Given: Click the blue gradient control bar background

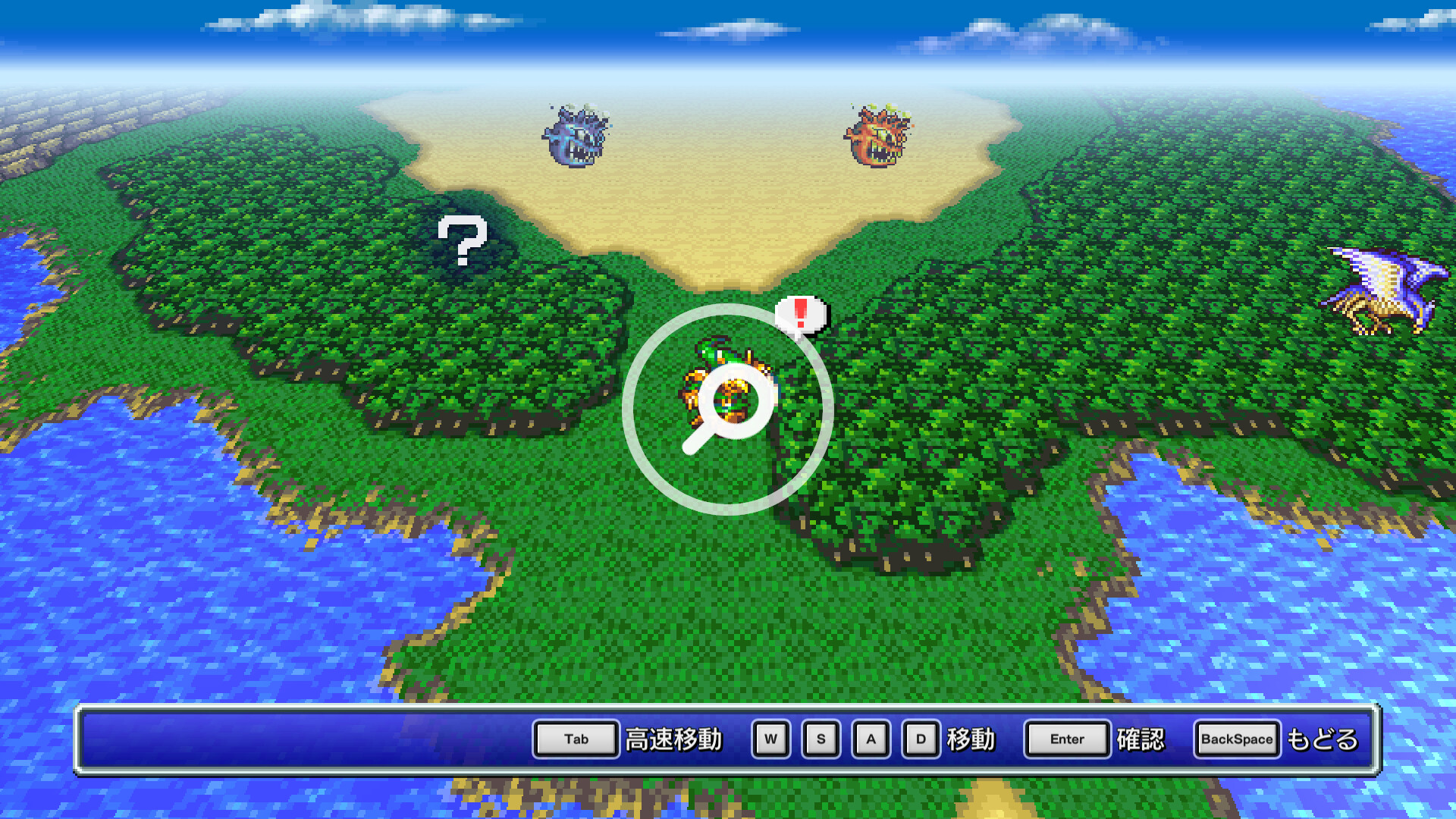Looking at the screenshot, I should 303,739.
